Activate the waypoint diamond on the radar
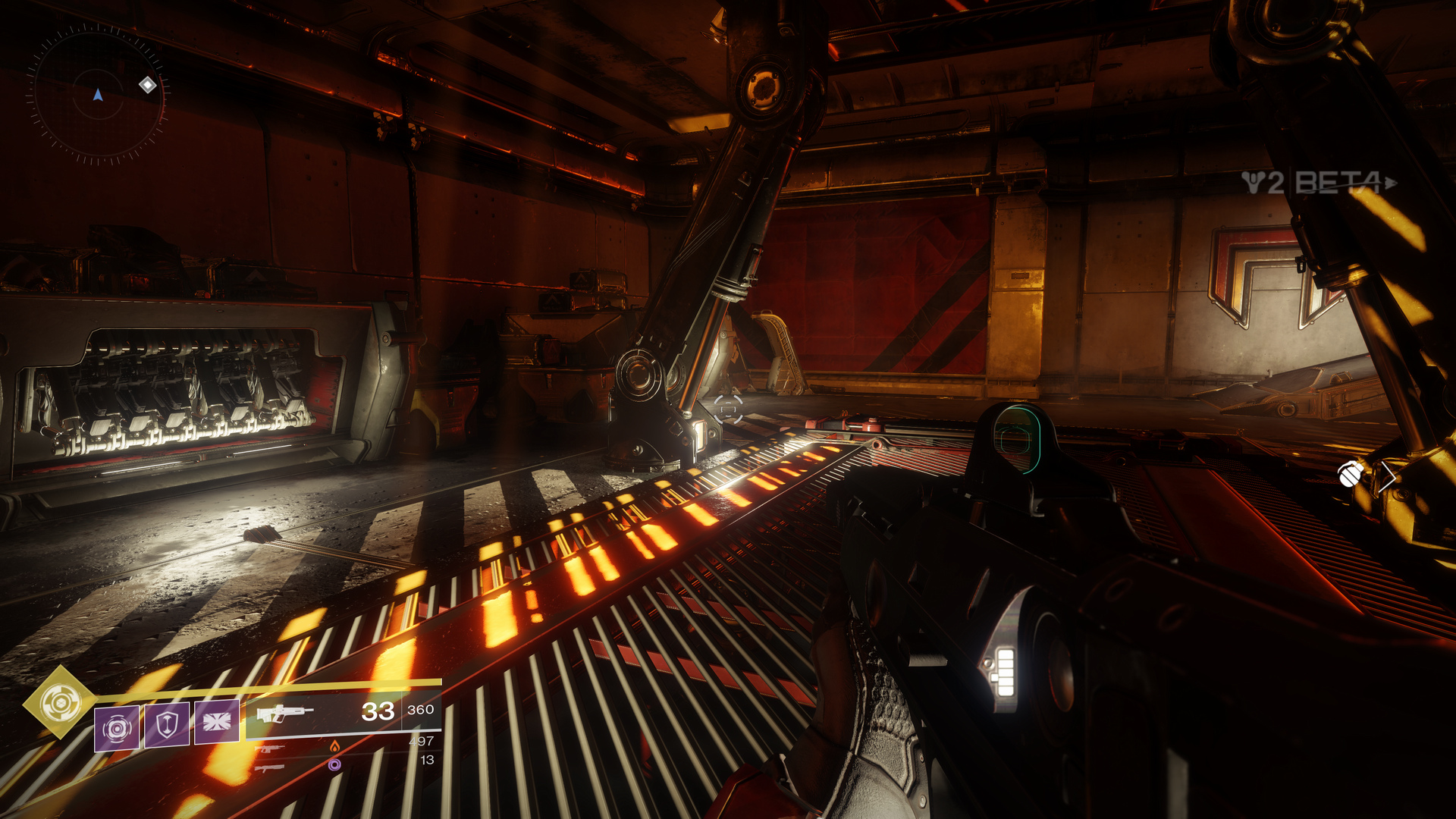The image size is (1456, 819). 146,86
